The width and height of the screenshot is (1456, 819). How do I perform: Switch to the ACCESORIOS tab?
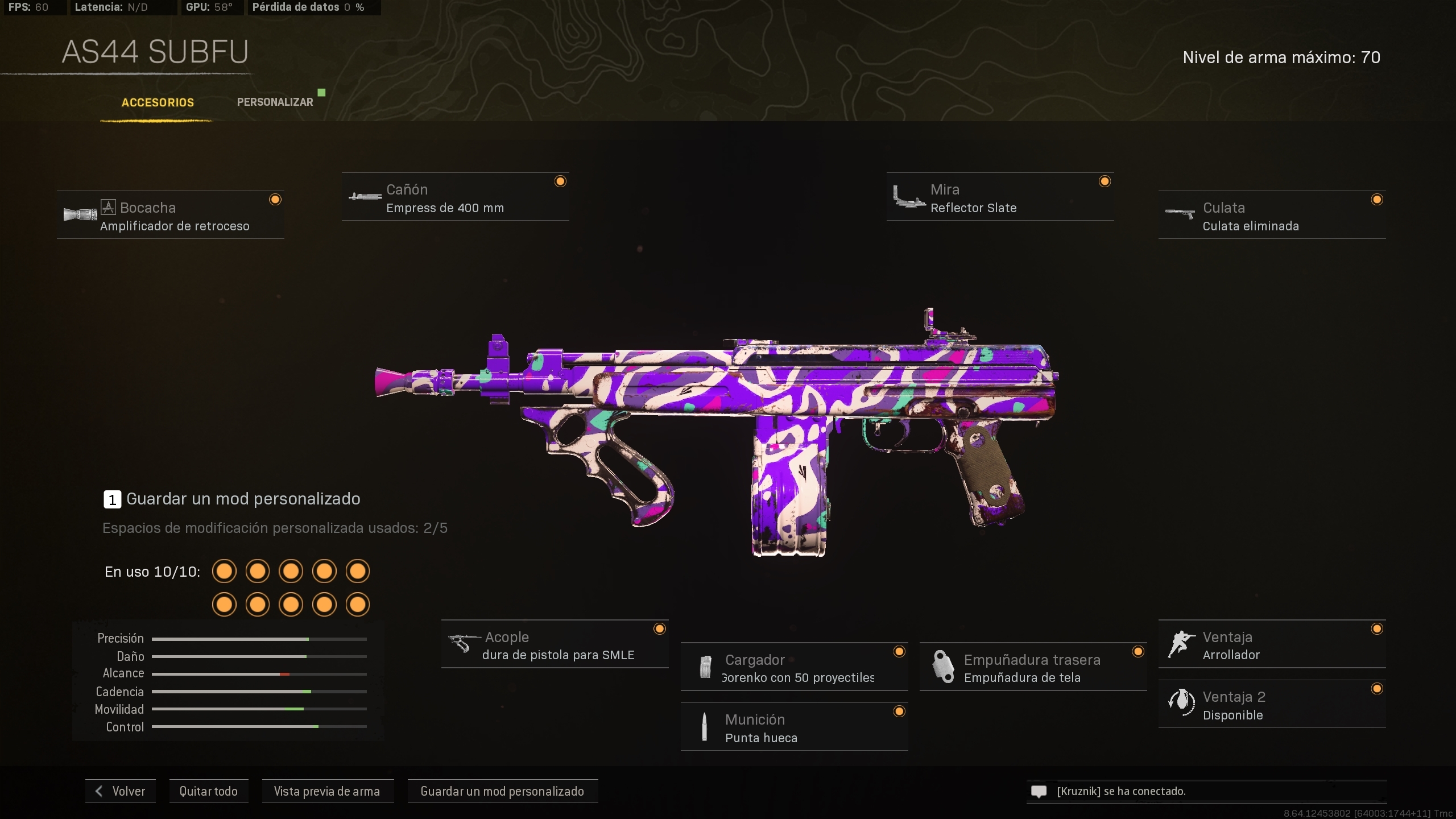157,103
